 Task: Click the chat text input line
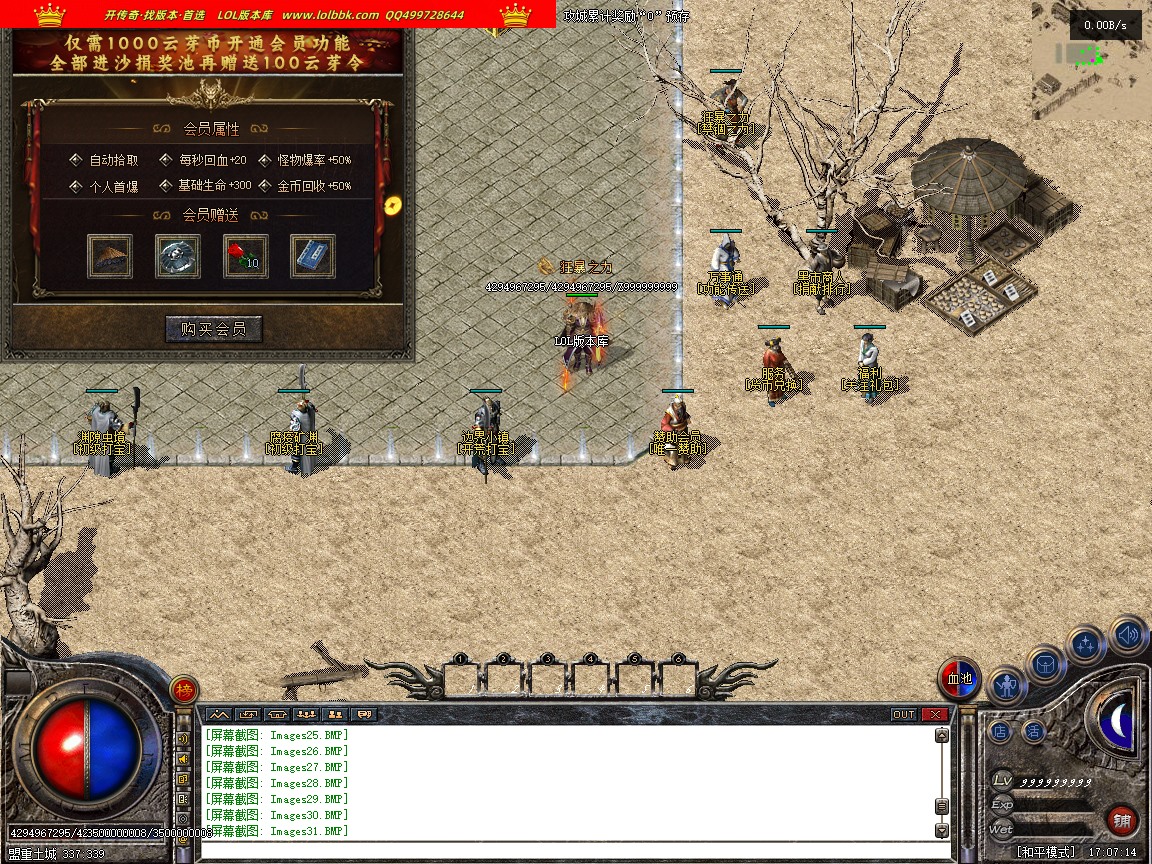point(570,850)
